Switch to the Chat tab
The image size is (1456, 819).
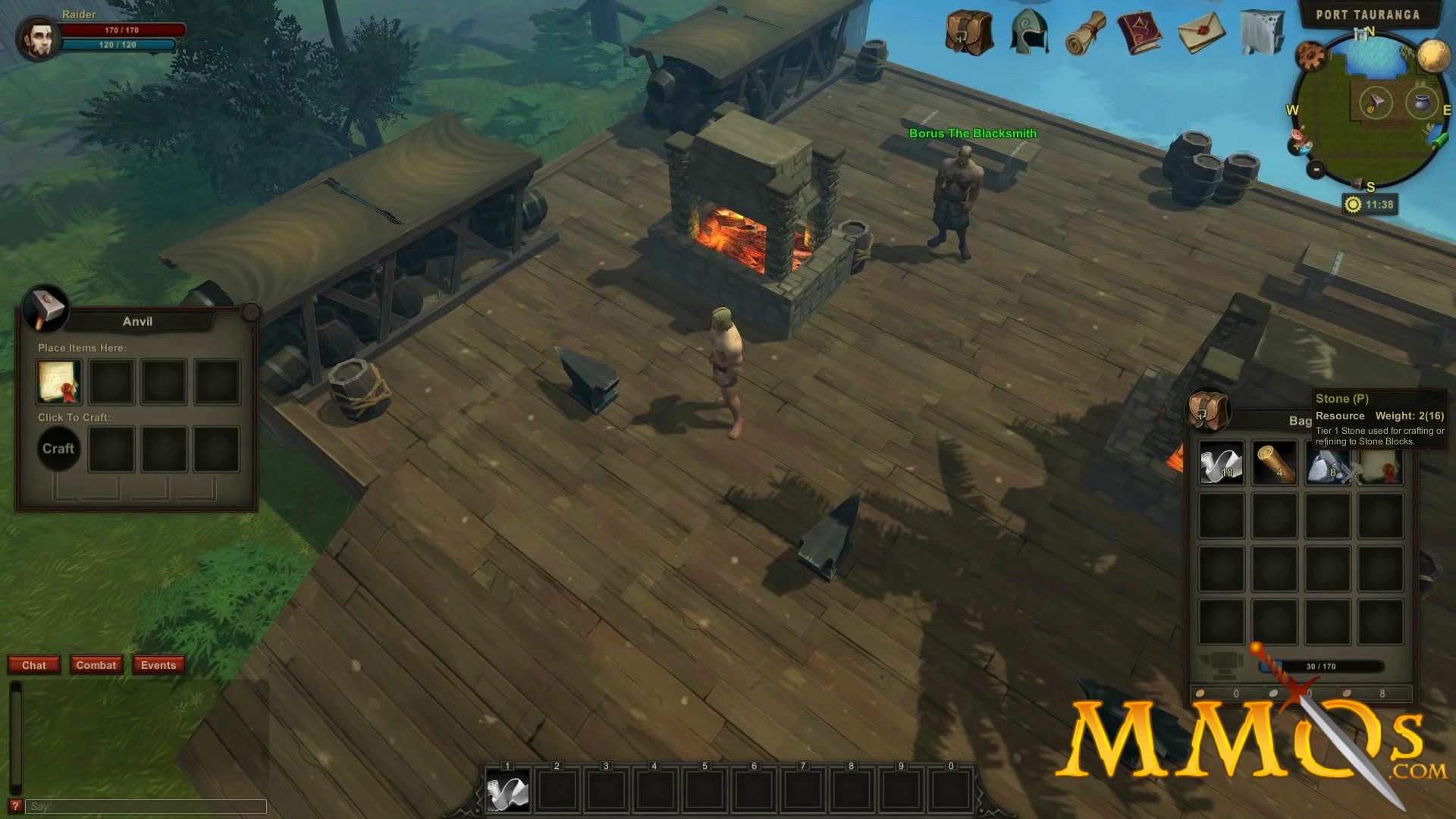pyautogui.click(x=34, y=665)
